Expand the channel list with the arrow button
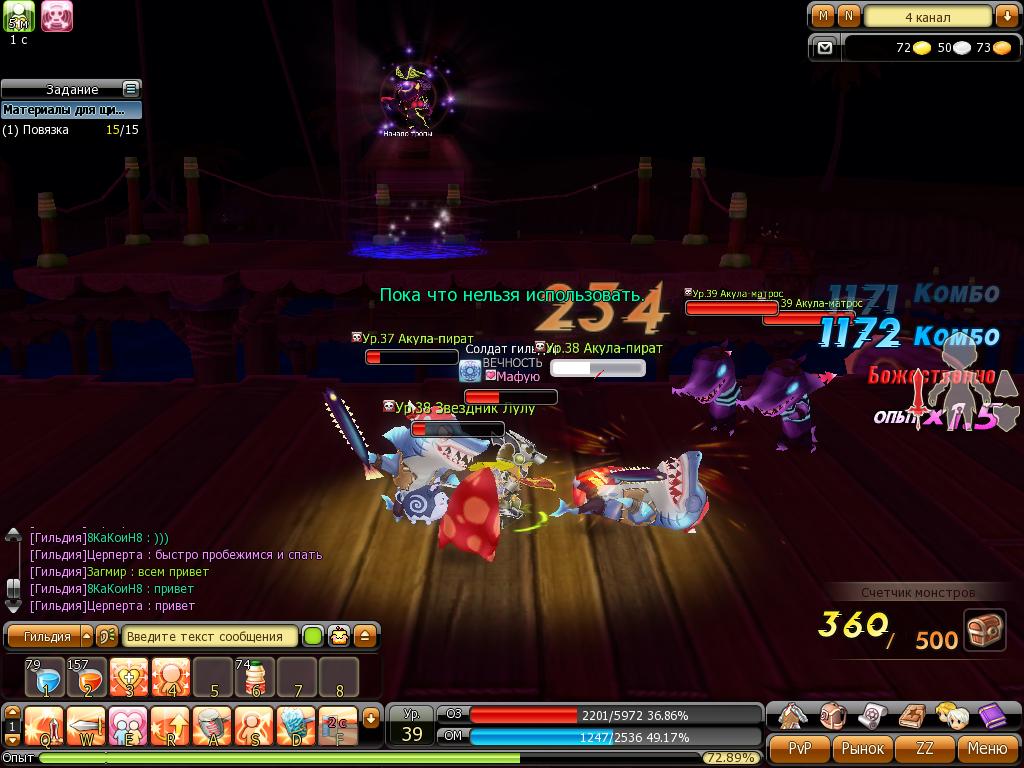 point(1006,16)
